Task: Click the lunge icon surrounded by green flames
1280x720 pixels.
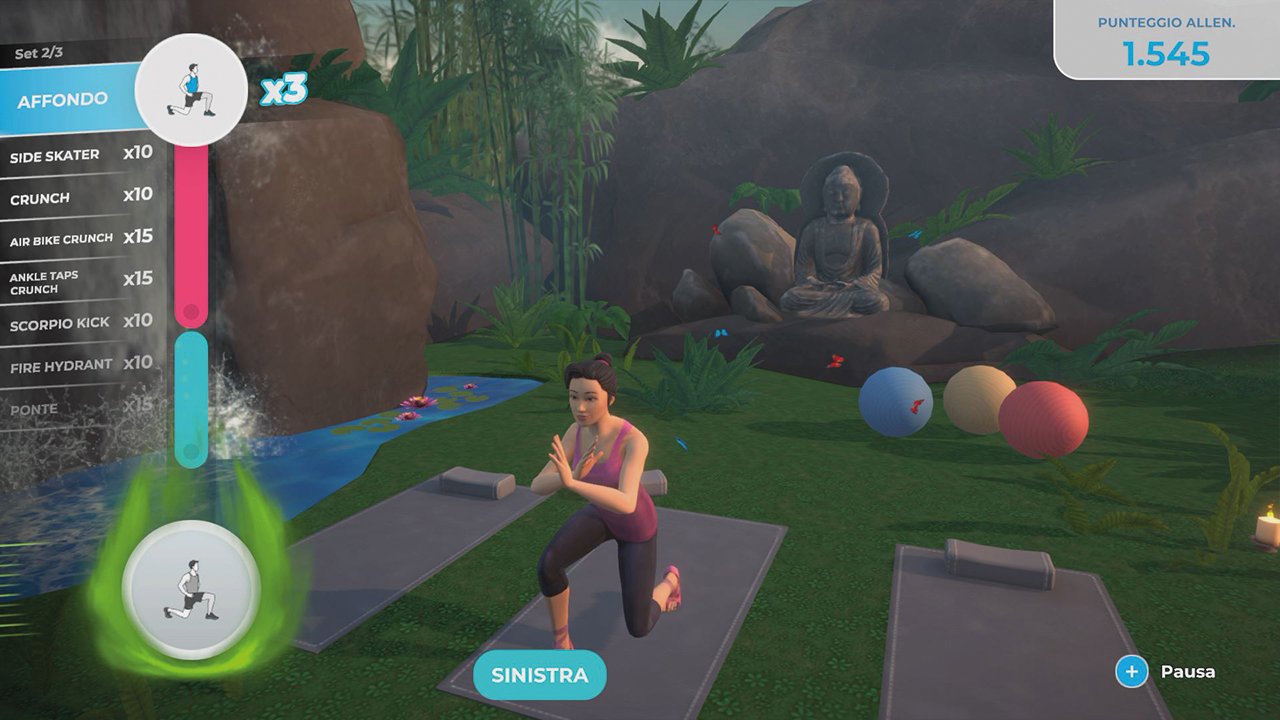Action: tap(190, 590)
